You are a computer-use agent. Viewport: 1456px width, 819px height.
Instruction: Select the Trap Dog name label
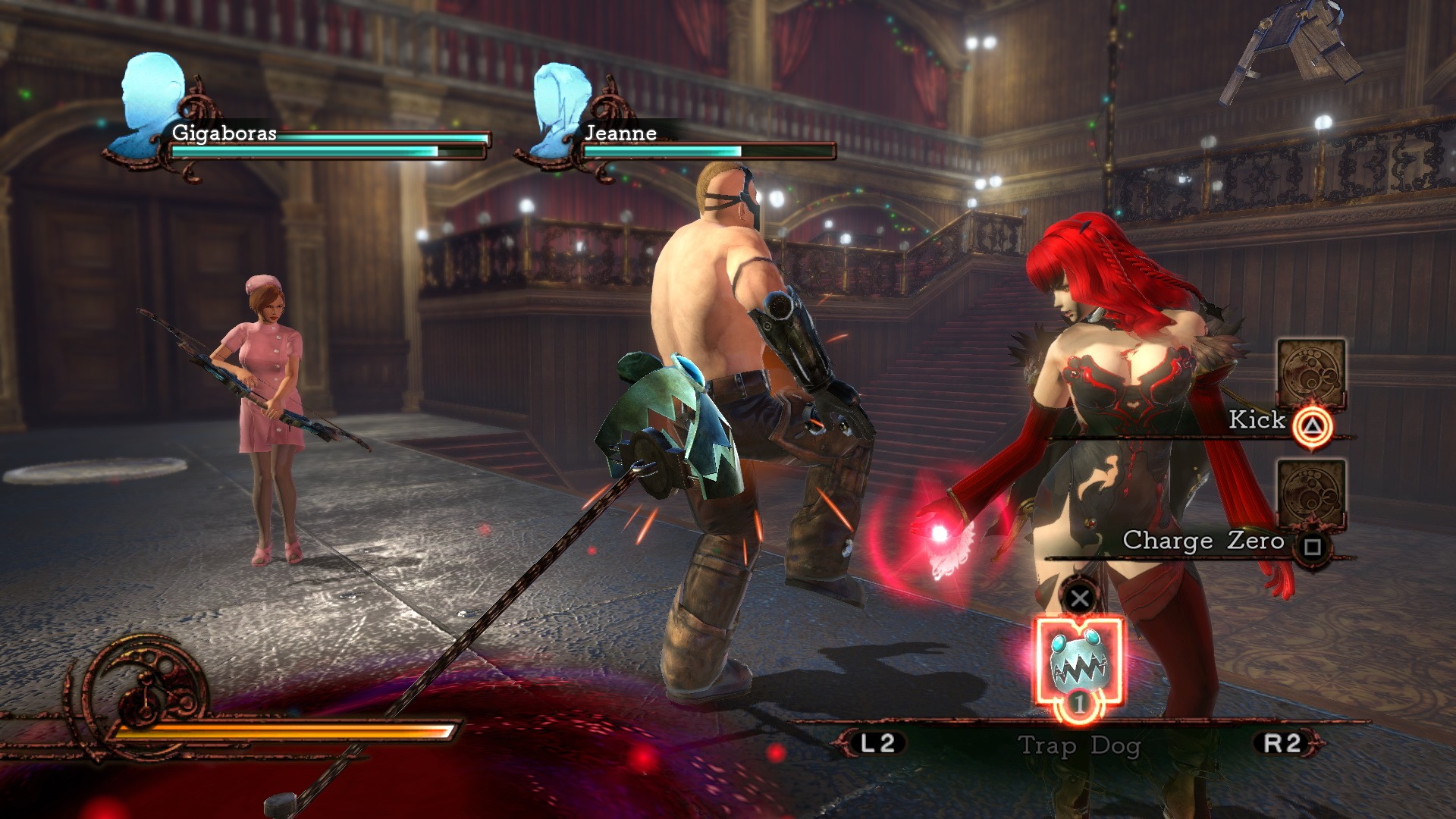tap(1080, 746)
